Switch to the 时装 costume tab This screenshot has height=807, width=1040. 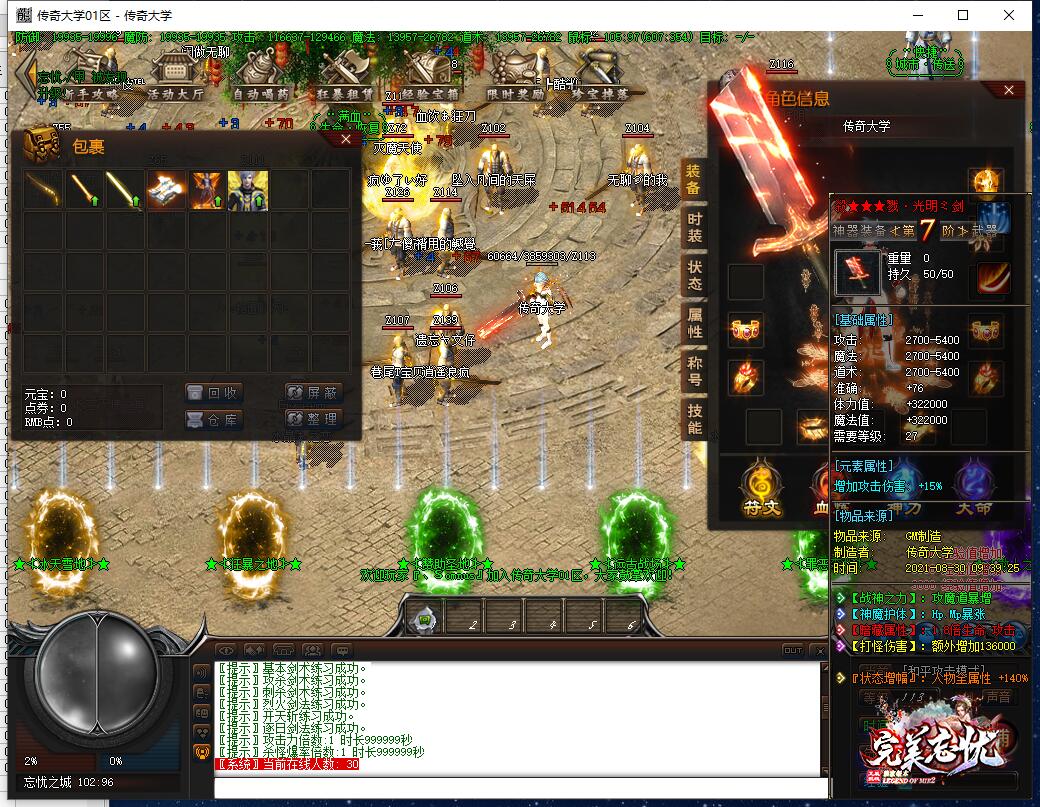tap(694, 228)
